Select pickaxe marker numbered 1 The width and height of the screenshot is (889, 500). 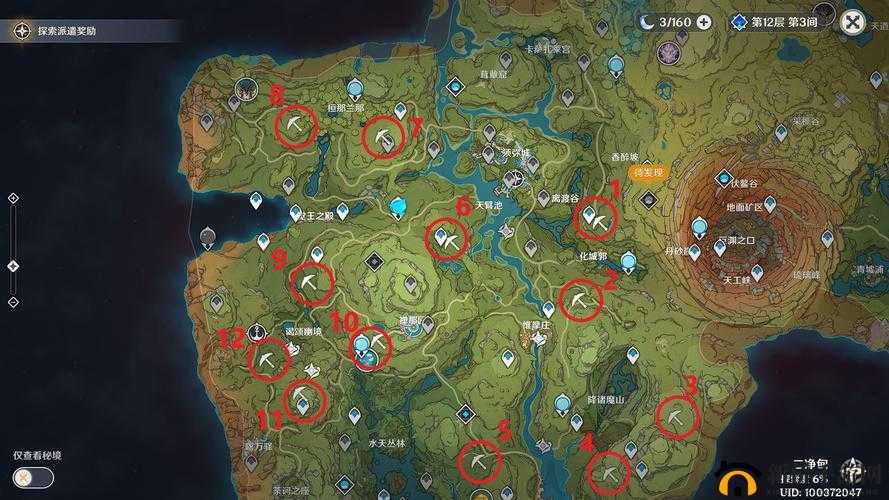pos(598,221)
